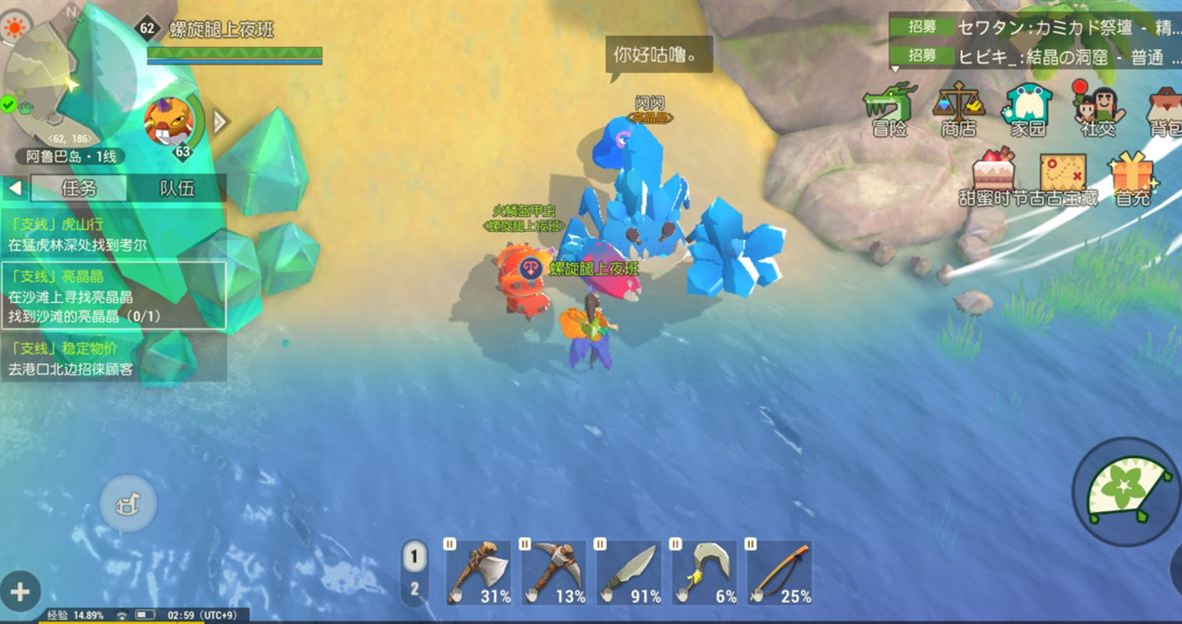Viewport: 1182px width, 624px height.
Task: Choose the sickle hotbar slot
Action: coord(704,573)
